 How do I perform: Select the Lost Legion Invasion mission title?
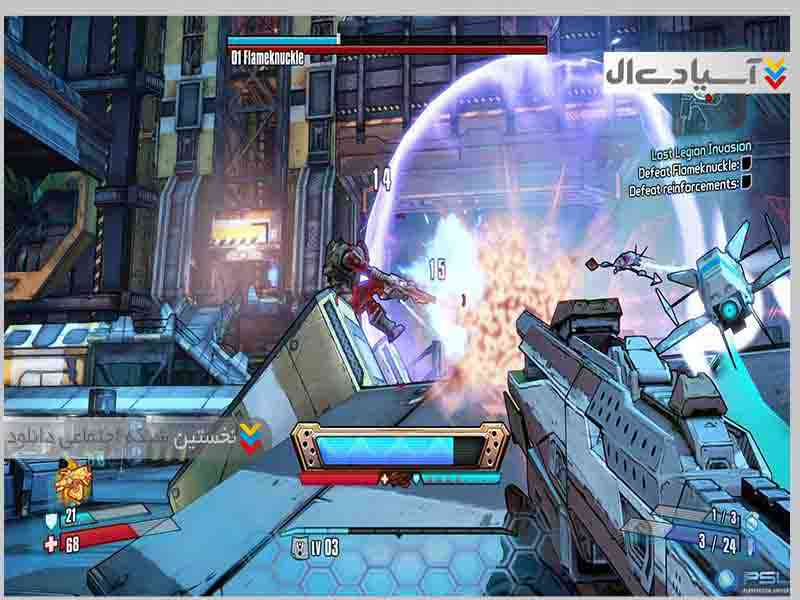pos(702,152)
